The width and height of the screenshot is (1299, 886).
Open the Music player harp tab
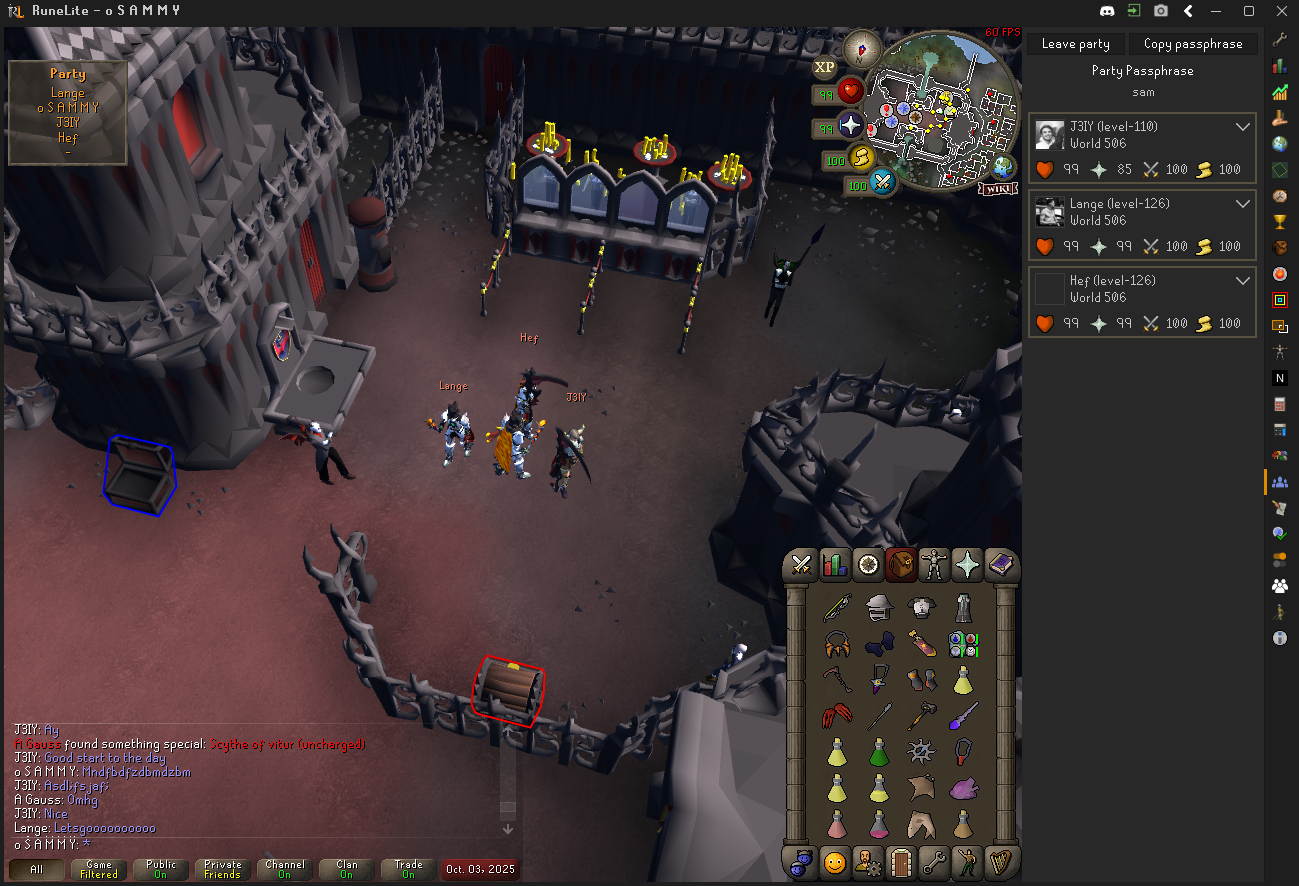(1000, 861)
